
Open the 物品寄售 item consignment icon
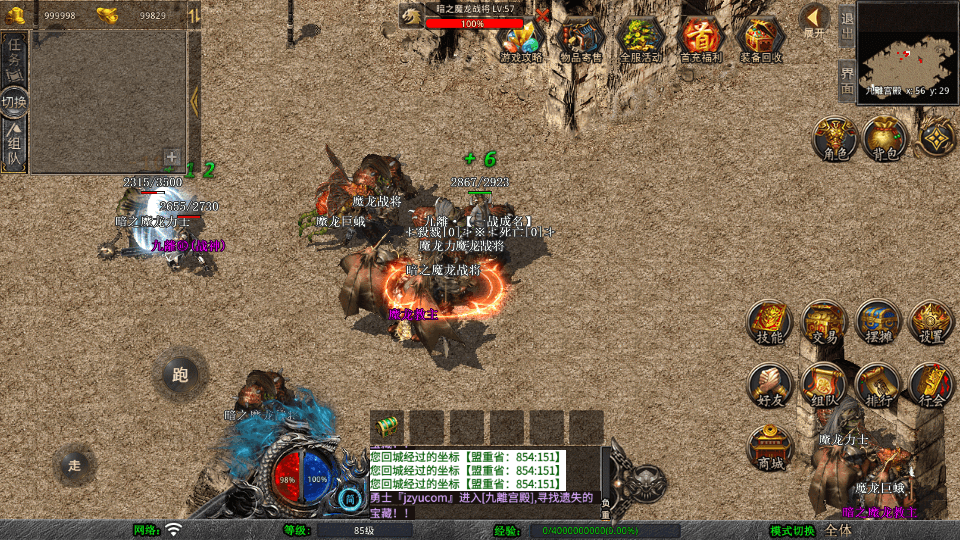581,38
